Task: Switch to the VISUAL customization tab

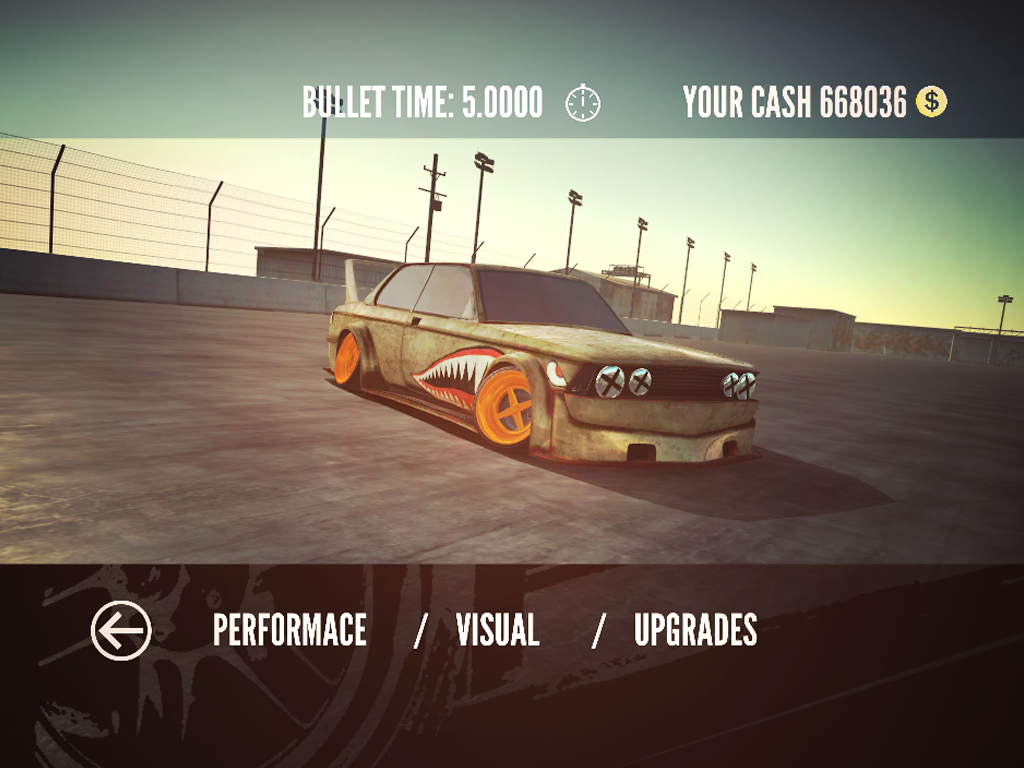Action: coord(497,631)
